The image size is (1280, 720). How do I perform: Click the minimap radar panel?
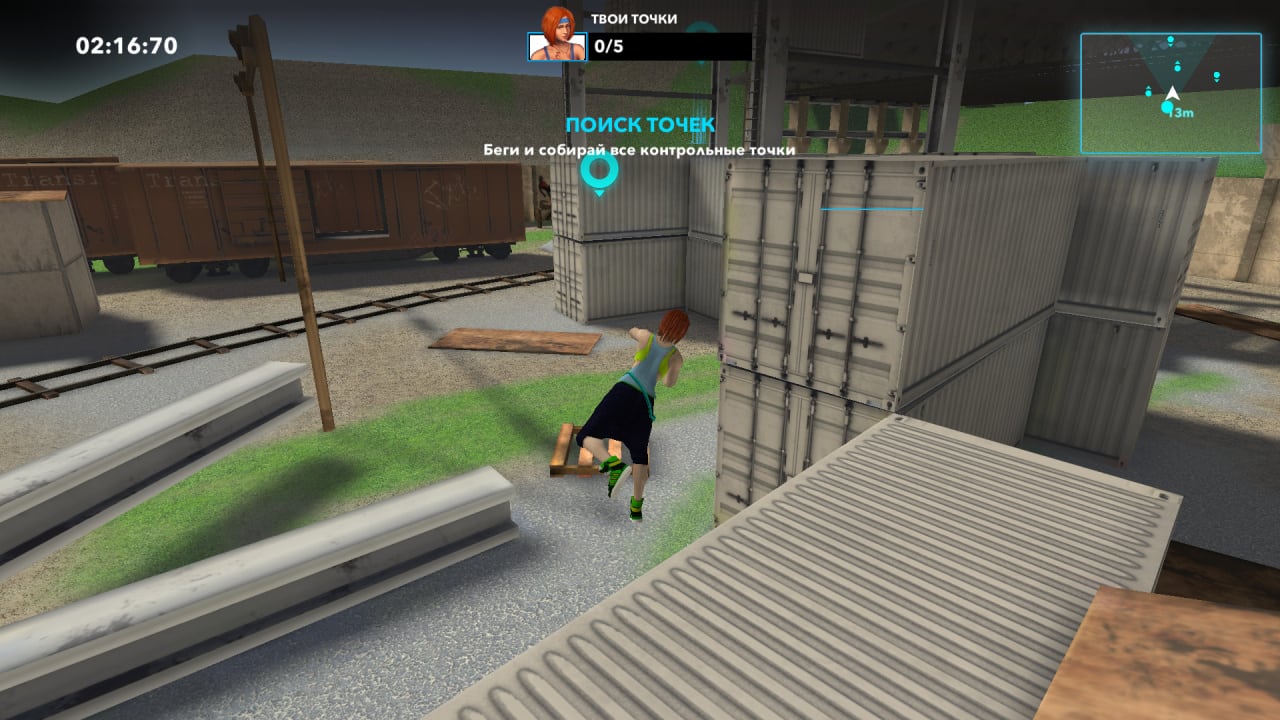1170,92
